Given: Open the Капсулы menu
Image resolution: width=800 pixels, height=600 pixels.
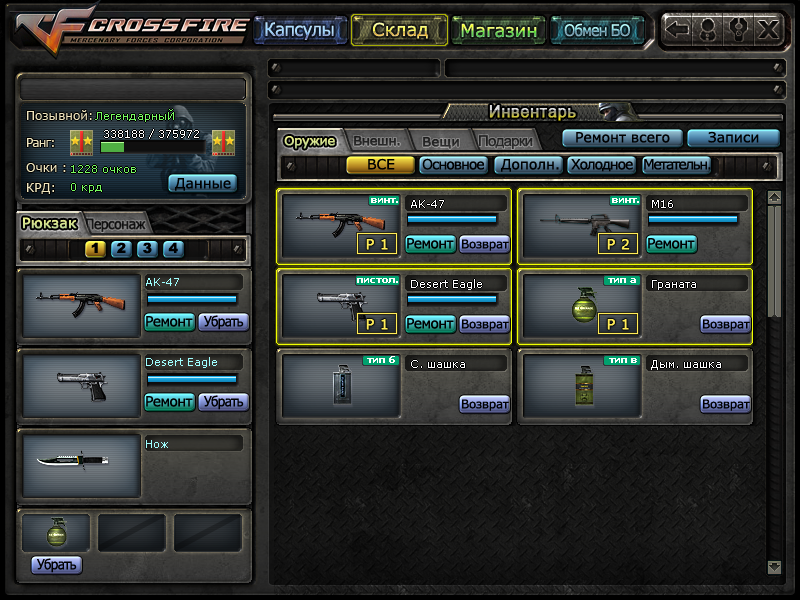Looking at the screenshot, I should pos(299,30).
